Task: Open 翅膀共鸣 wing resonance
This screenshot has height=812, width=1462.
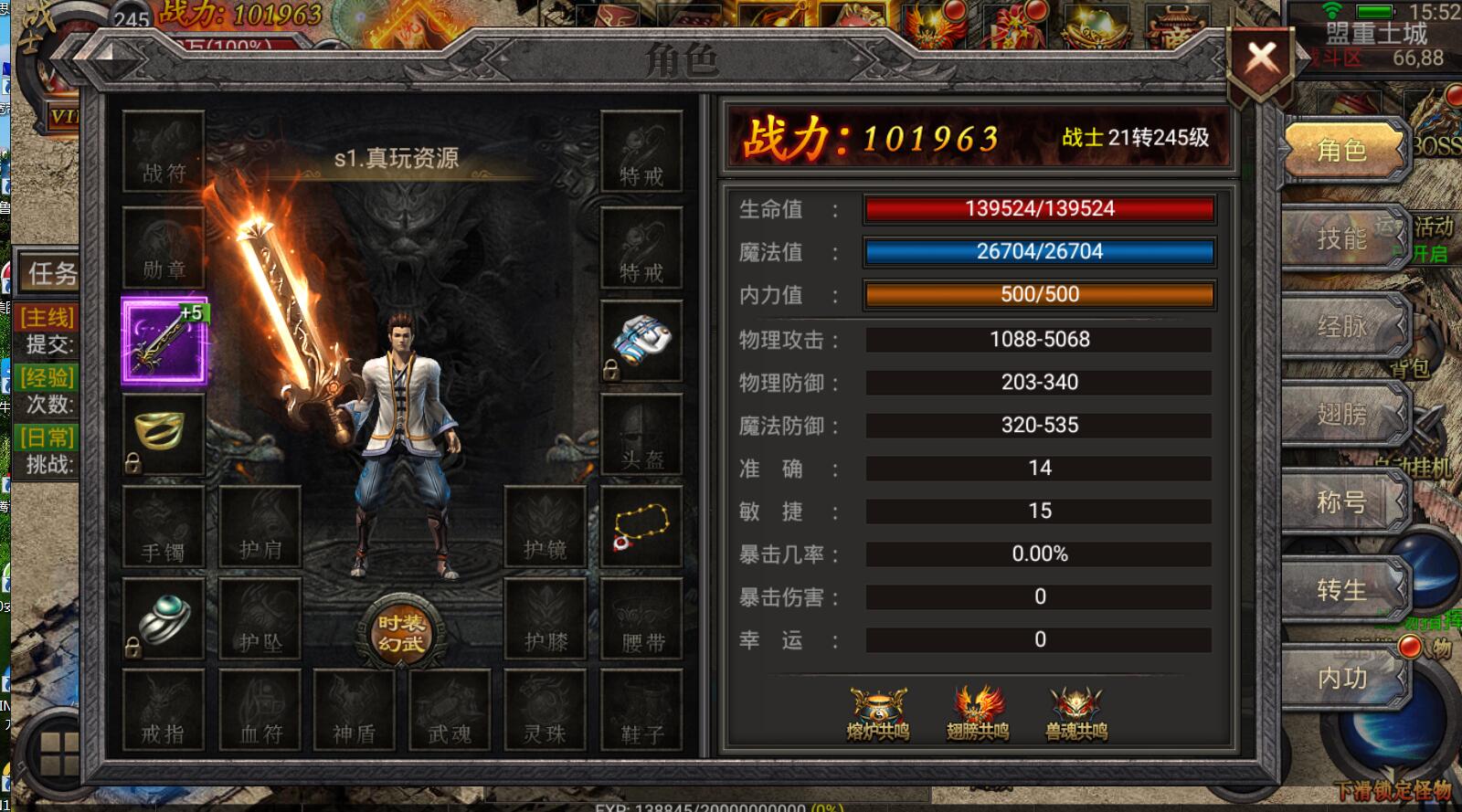Action: tap(978, 713)
